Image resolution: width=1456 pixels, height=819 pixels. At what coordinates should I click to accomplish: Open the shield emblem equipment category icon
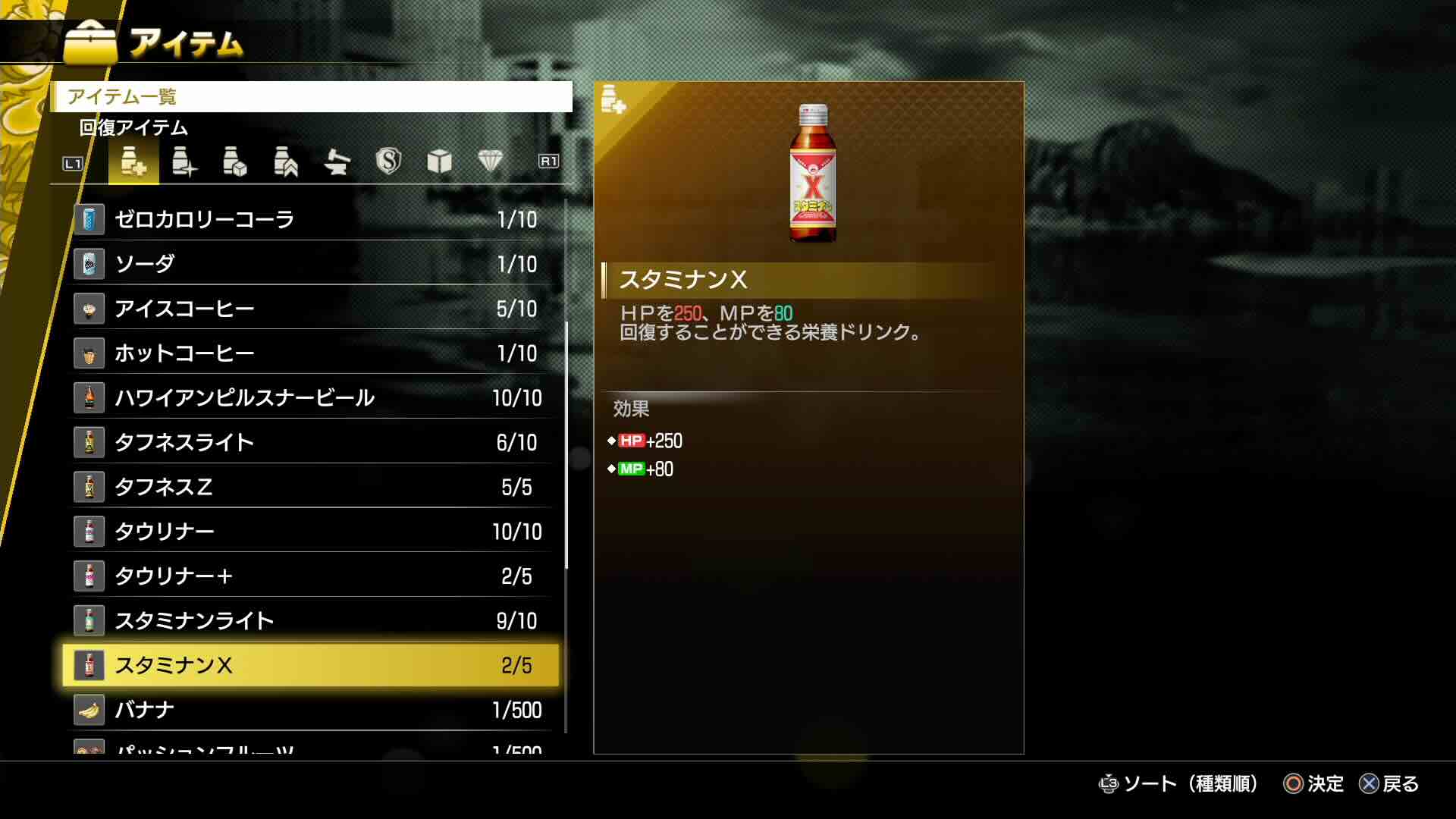(388, 162)
